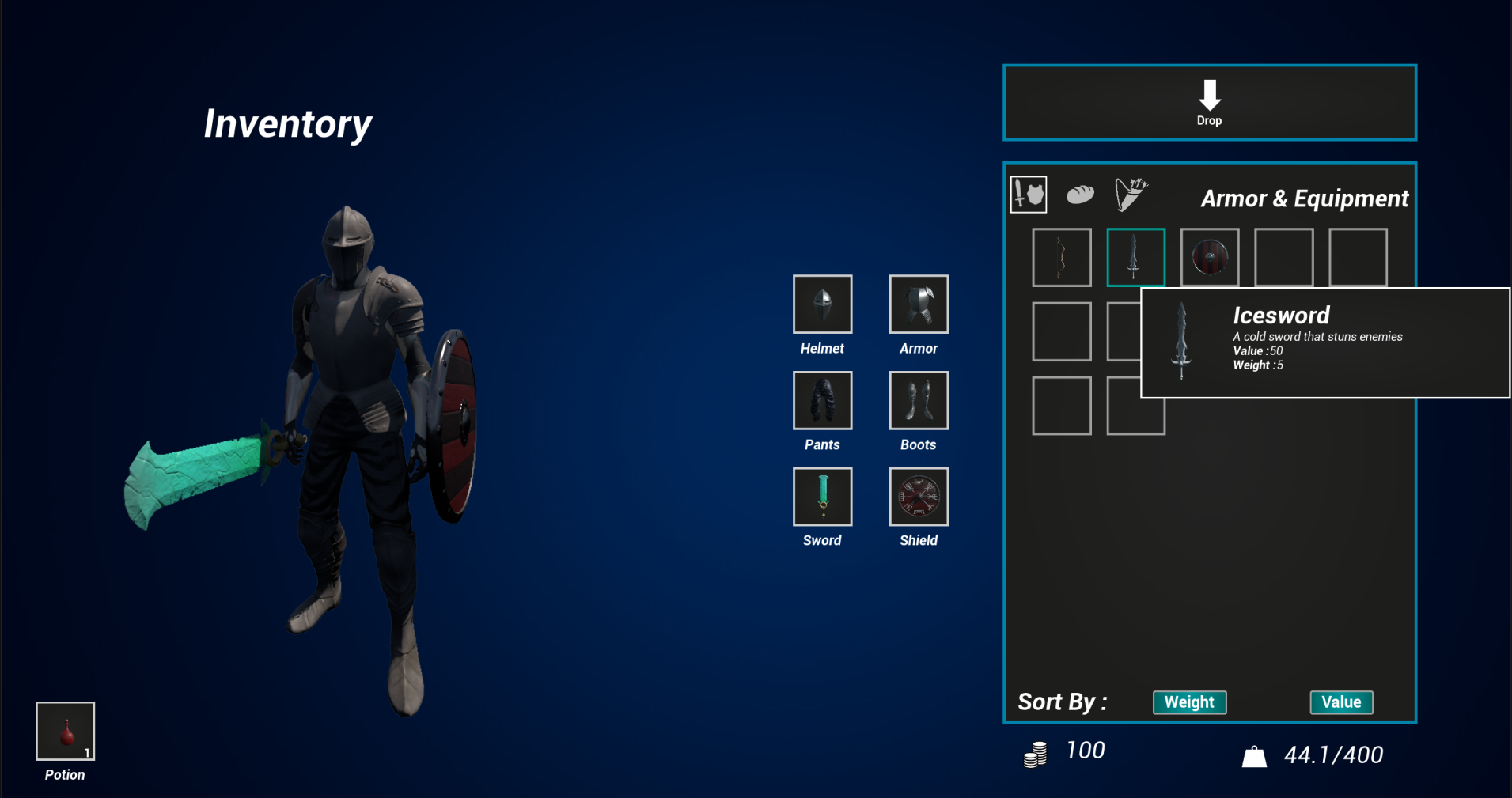Open the Armor & Equipment category tab
The width and height of the screenshot is (1512, 798).
click(1029, 195)
